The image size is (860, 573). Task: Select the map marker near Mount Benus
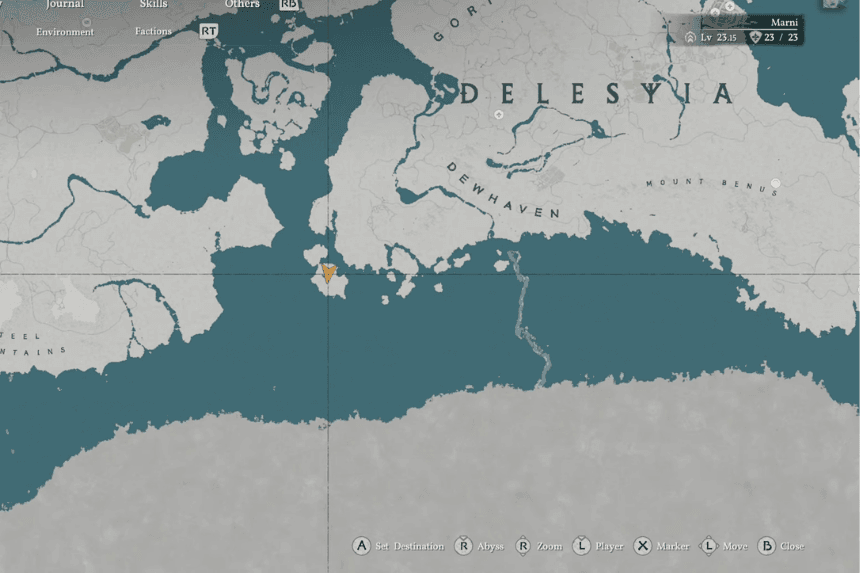tap(775, 183)
